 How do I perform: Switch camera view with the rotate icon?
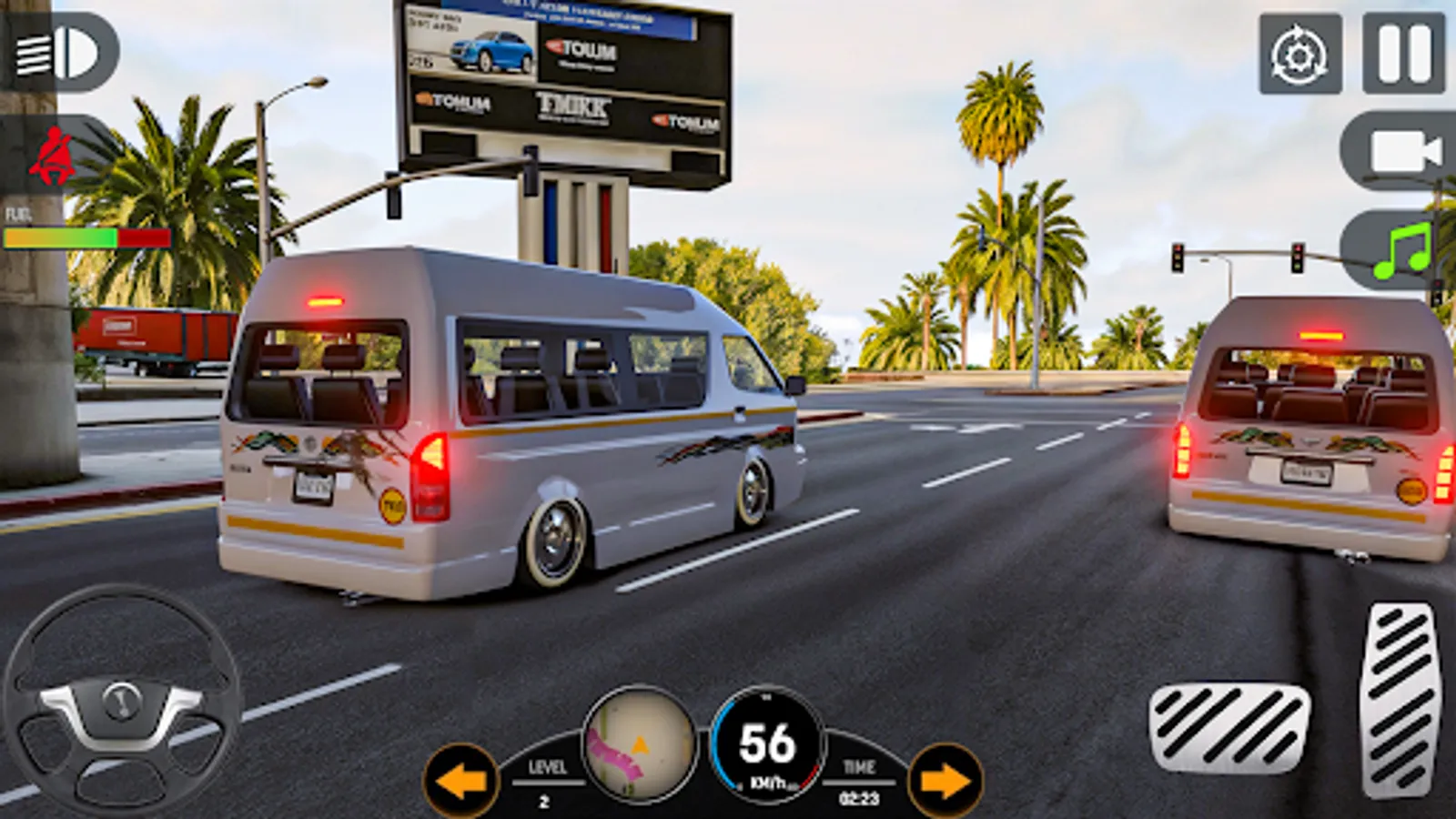(x=1299, y=54)
